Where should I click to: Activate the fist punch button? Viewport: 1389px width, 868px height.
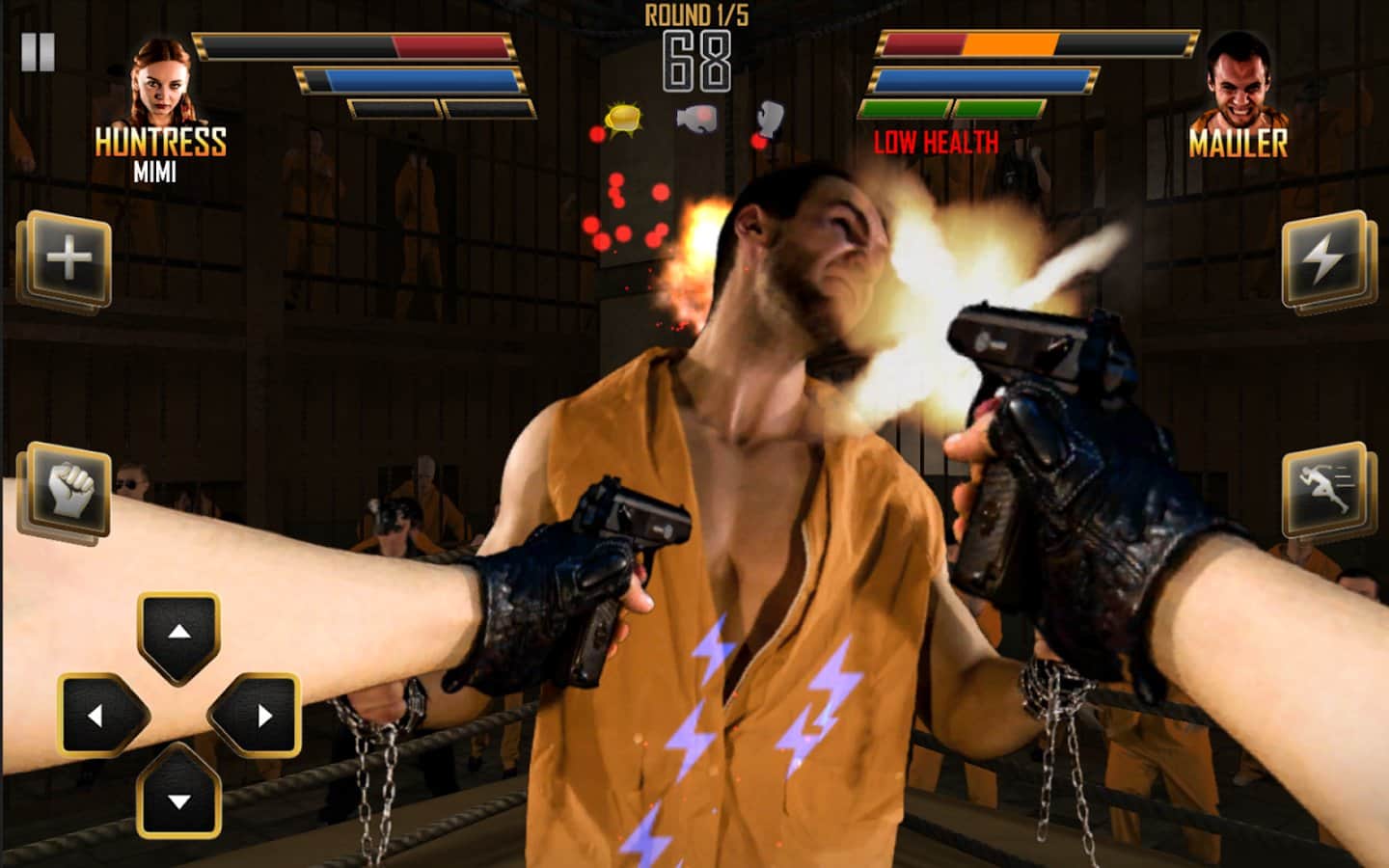(x=70, y=491)
